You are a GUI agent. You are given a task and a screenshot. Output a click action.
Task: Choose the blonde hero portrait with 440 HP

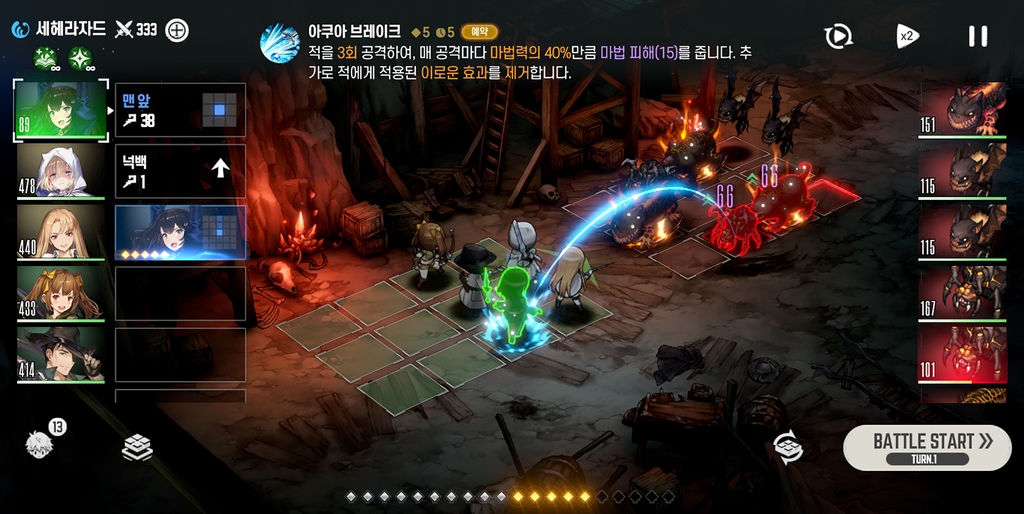pos(60,232)
